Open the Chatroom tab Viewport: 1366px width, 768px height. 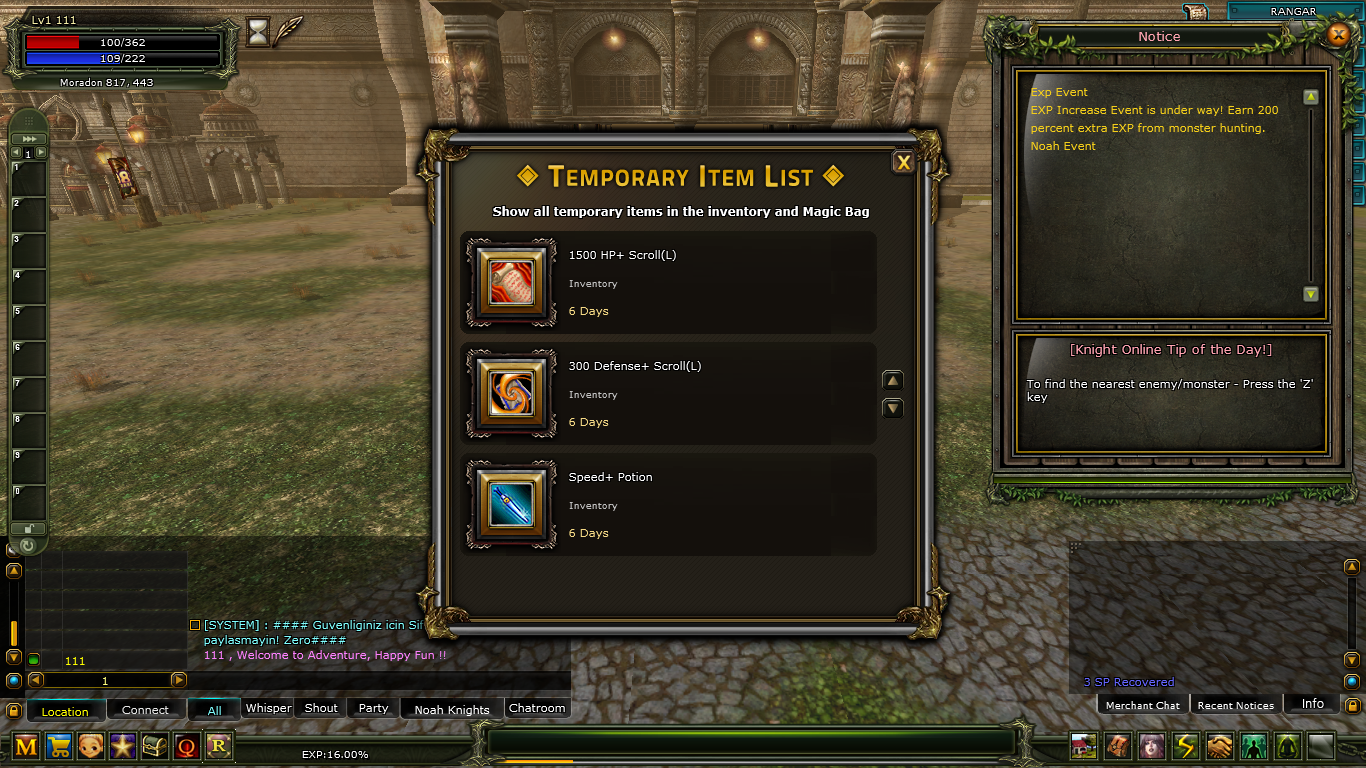click(x=537, y=708)
